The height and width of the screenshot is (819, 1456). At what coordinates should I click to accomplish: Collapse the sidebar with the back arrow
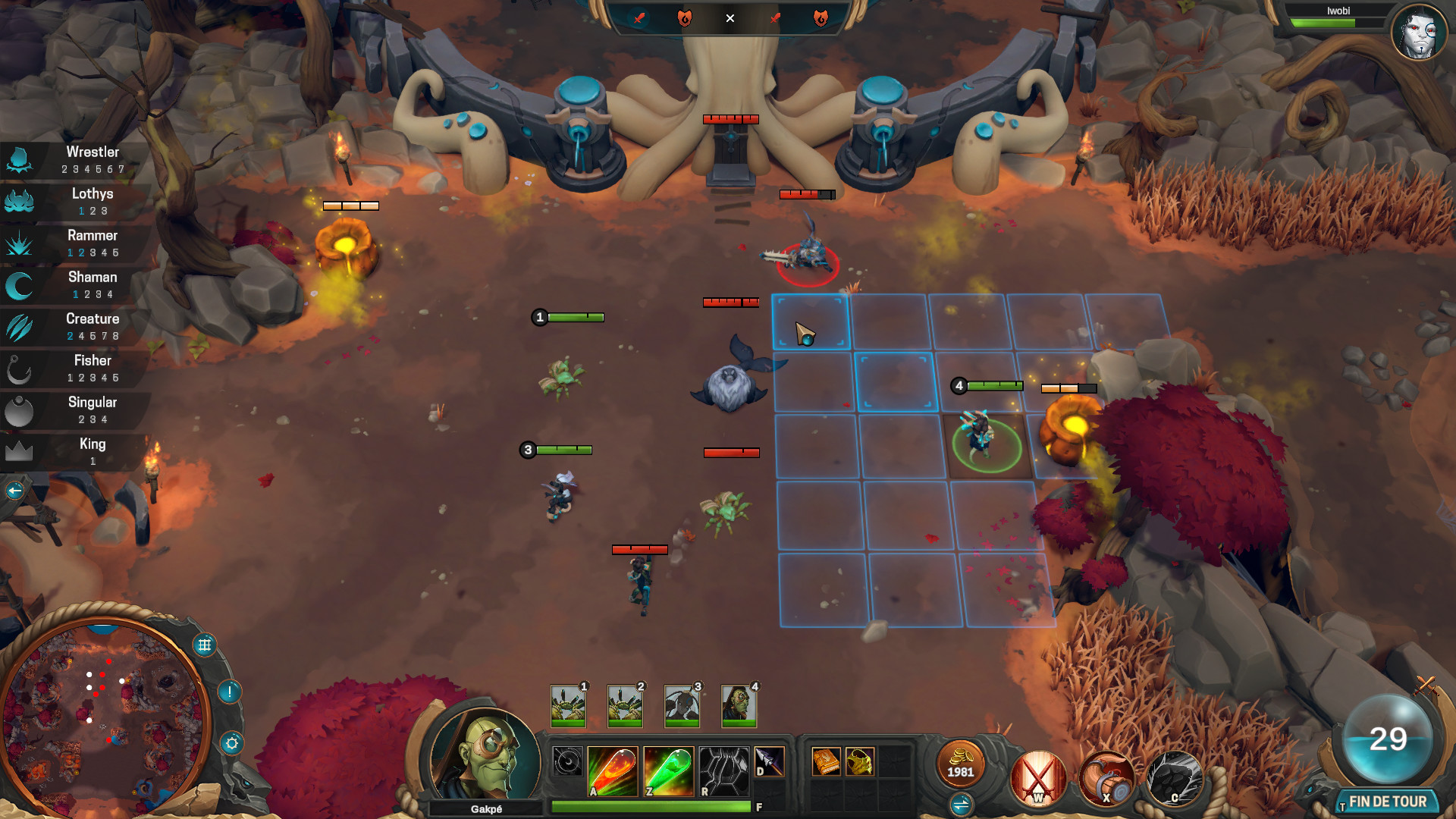coord(14,491)
